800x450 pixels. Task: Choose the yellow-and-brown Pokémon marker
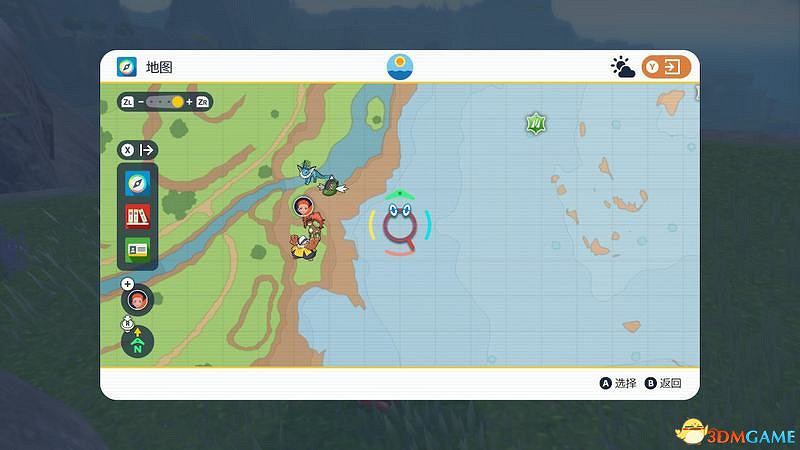[303, 247]
